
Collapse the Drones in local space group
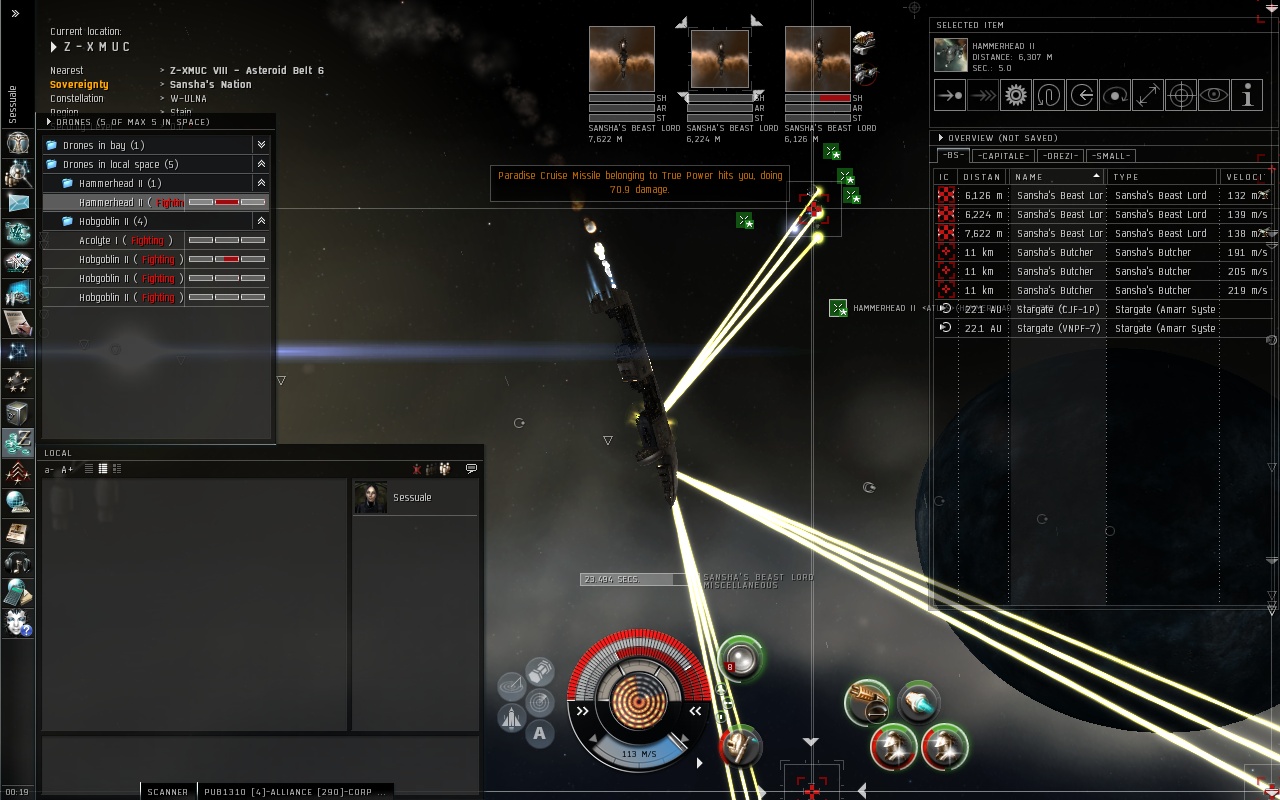pos(261,164)
